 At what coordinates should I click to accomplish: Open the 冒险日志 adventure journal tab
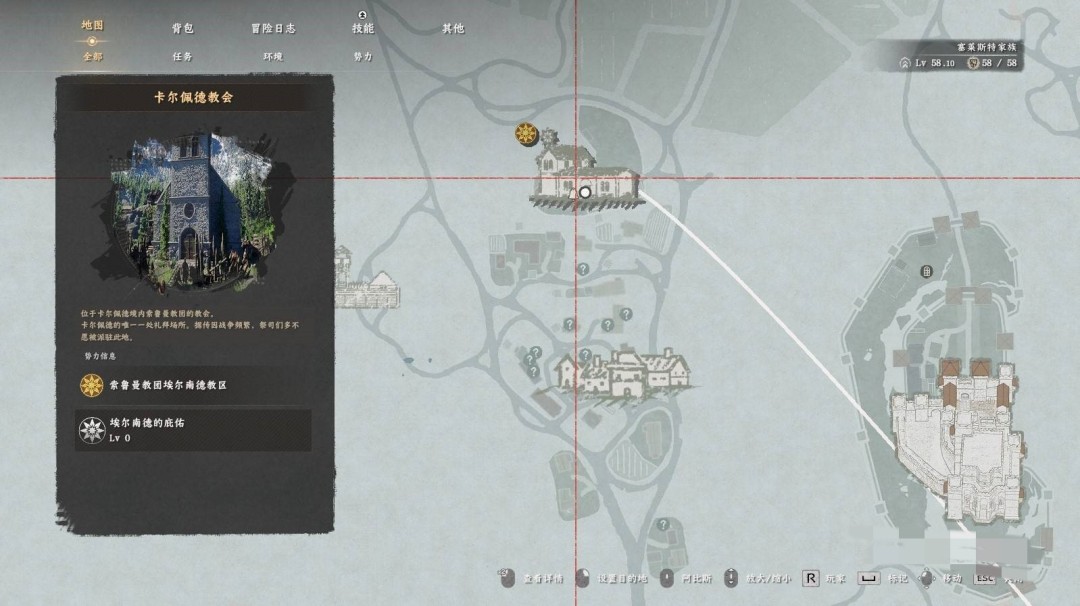273,28
